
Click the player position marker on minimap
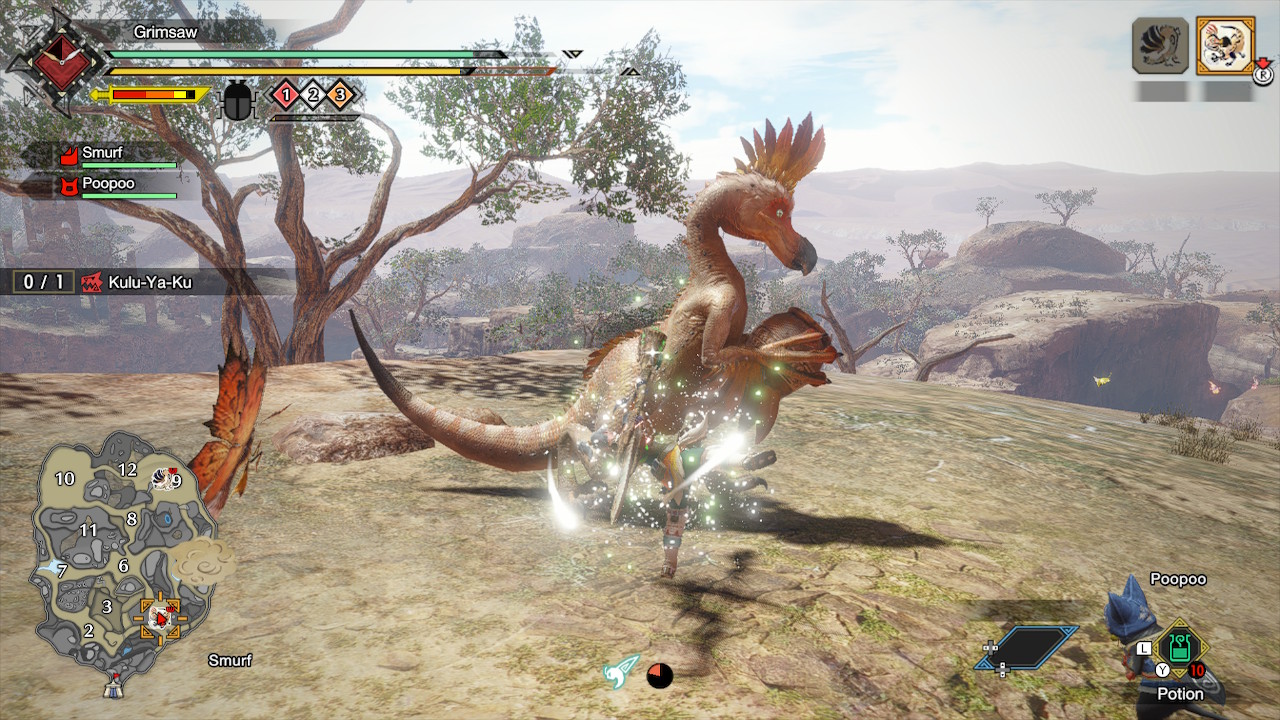pos(159,618)
